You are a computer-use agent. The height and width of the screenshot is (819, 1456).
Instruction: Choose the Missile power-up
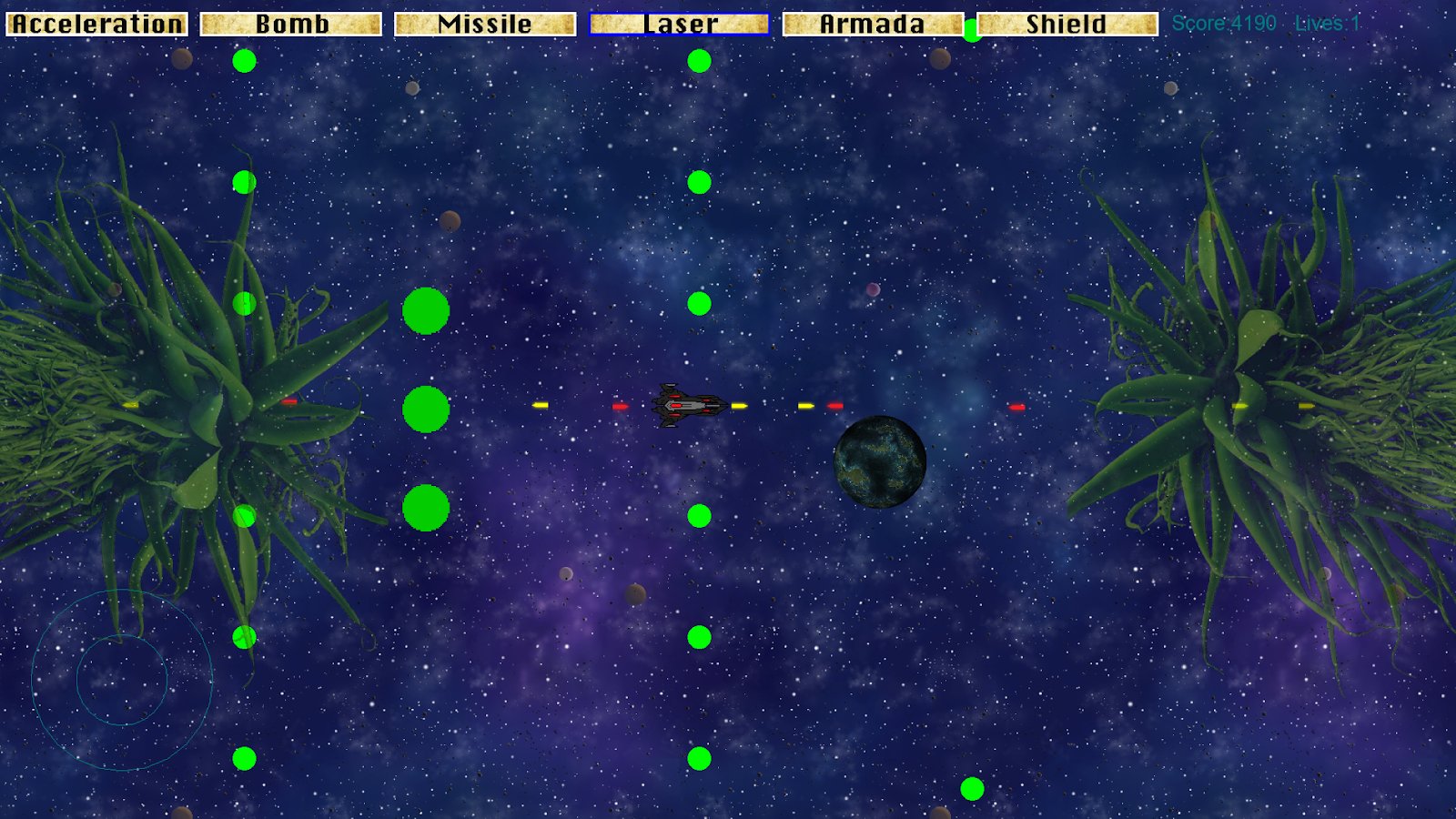(485, 24)
